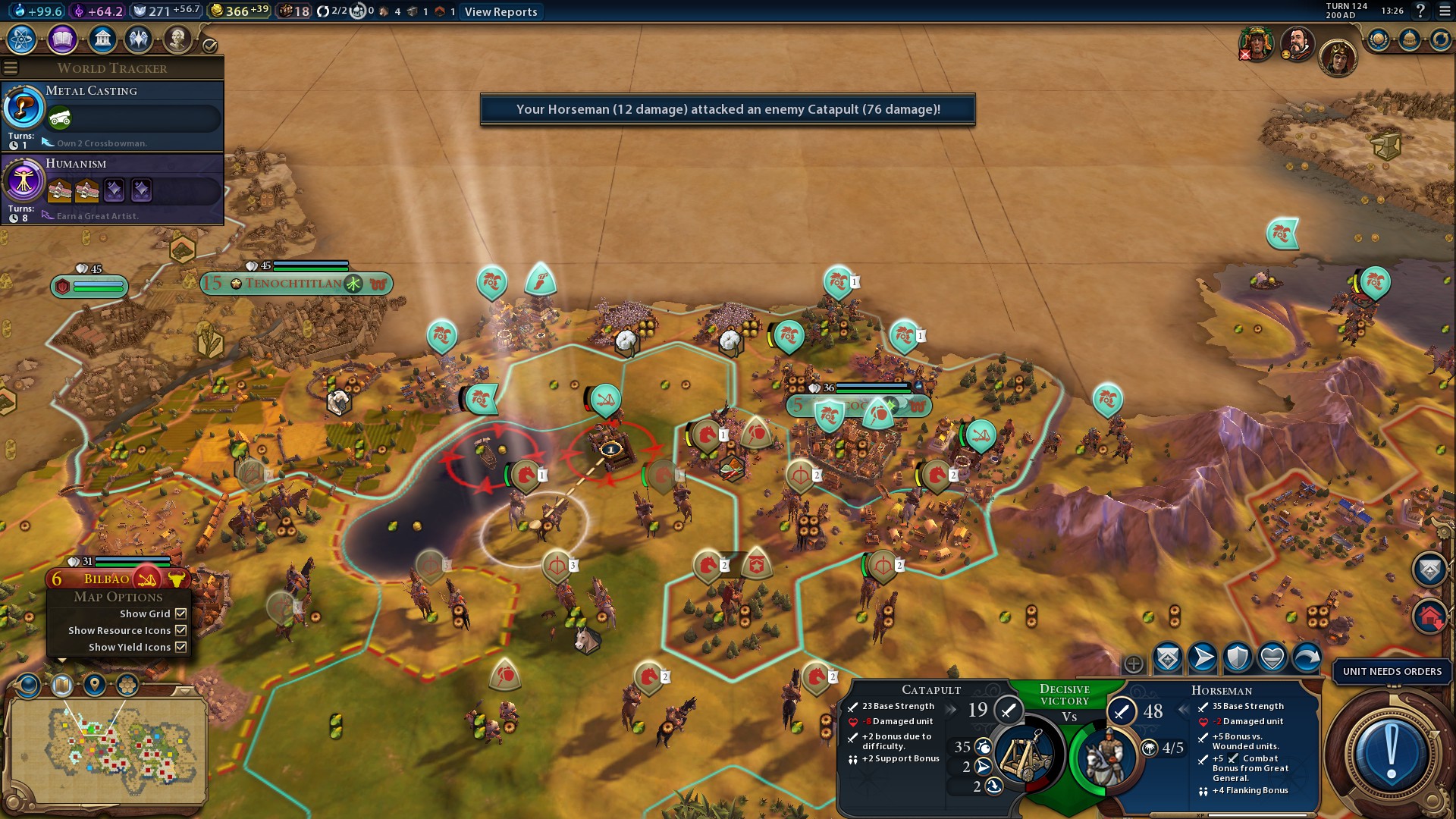
Task: Open the government building icon
Action: coord(102,39)
